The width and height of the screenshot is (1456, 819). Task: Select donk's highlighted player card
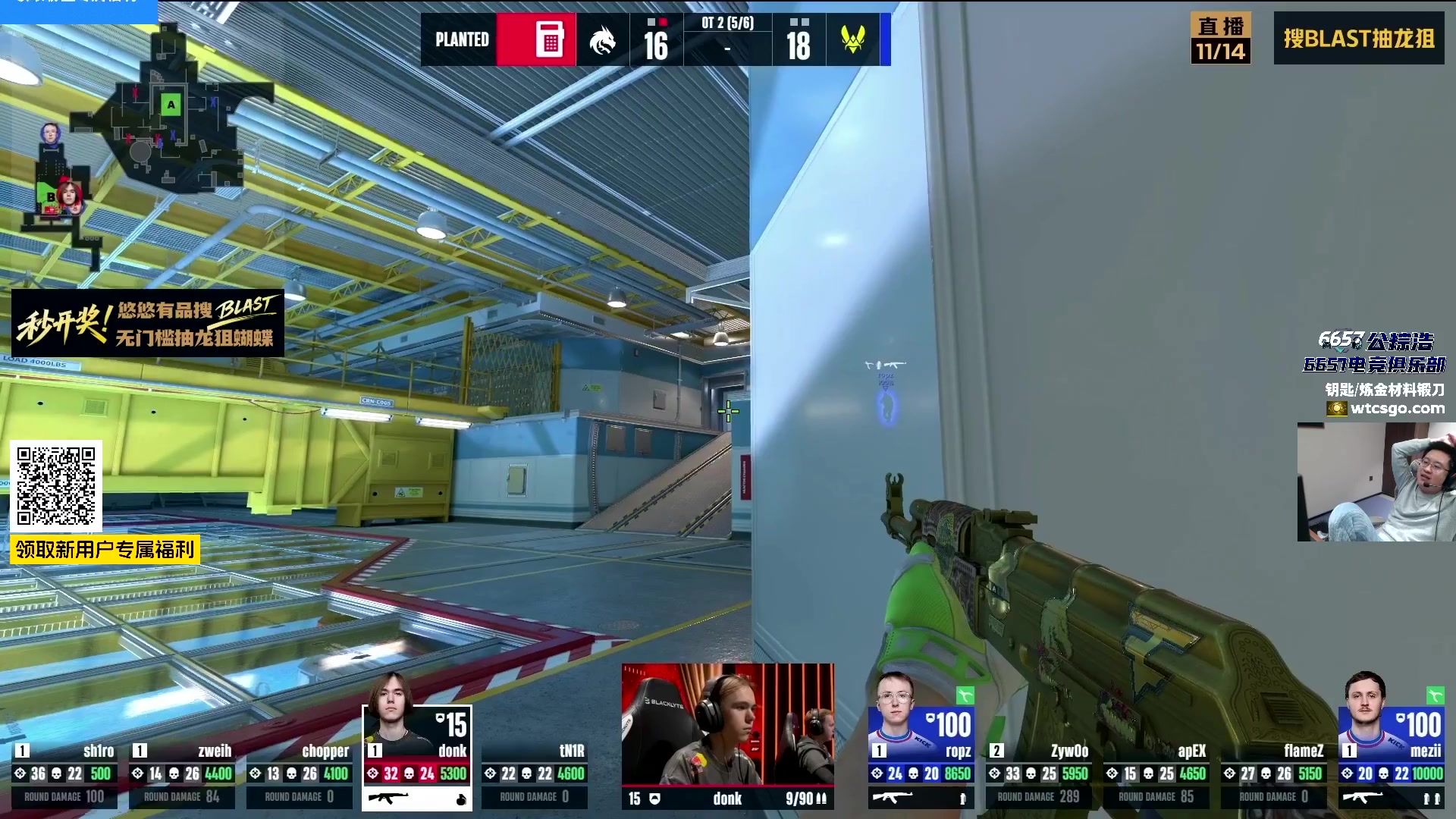[417, 758]
